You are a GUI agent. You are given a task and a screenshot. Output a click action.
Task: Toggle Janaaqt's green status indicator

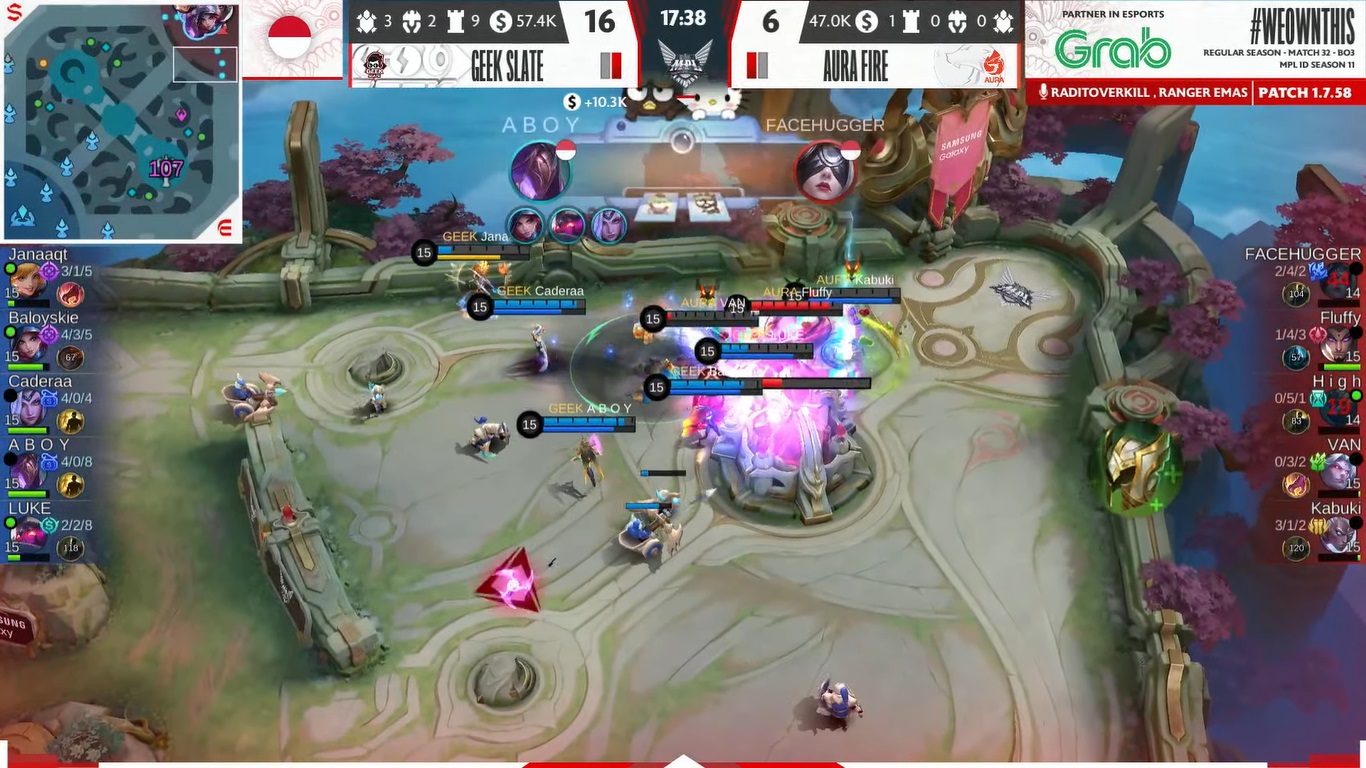9,268
